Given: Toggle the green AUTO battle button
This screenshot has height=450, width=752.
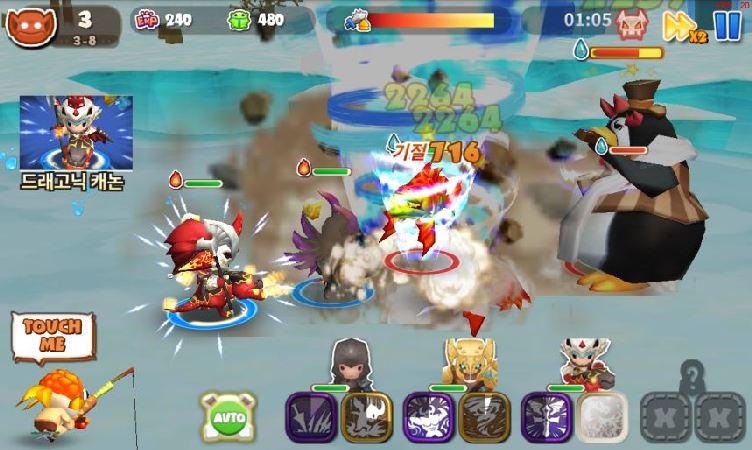Looking at the screenshot, I should 226,414.
